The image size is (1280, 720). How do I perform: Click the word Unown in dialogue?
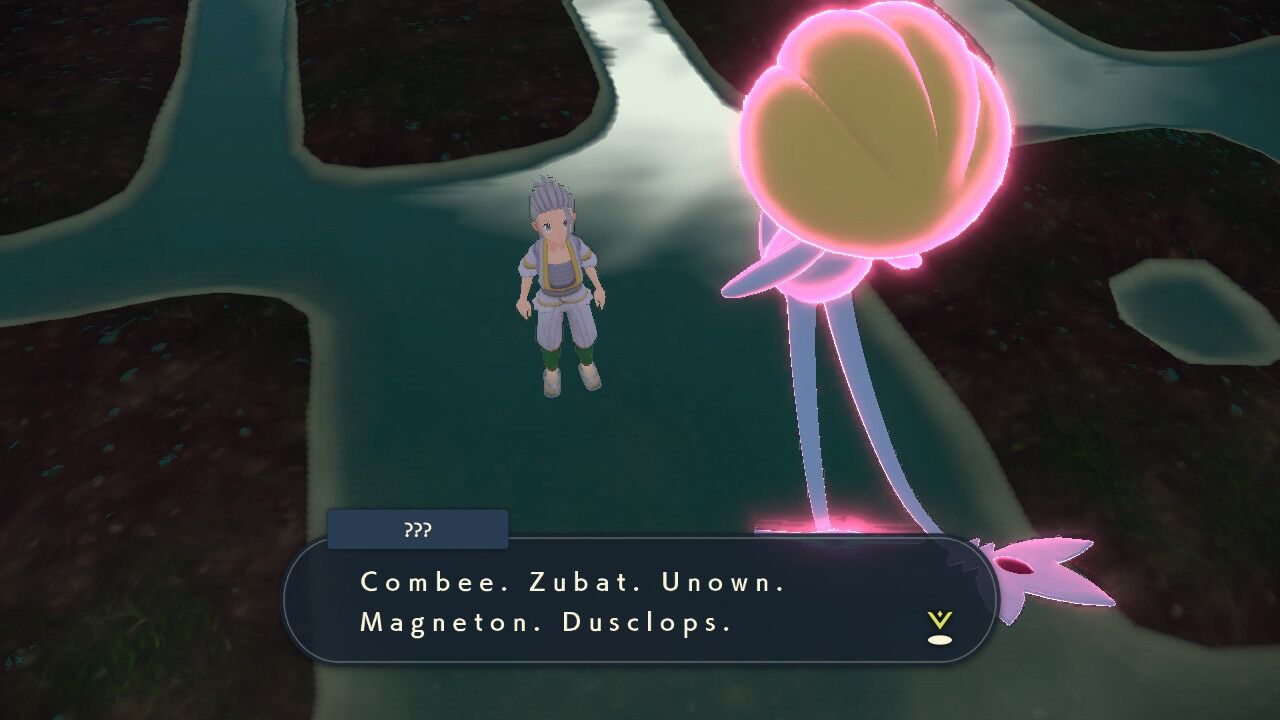[x=717, y=580]
